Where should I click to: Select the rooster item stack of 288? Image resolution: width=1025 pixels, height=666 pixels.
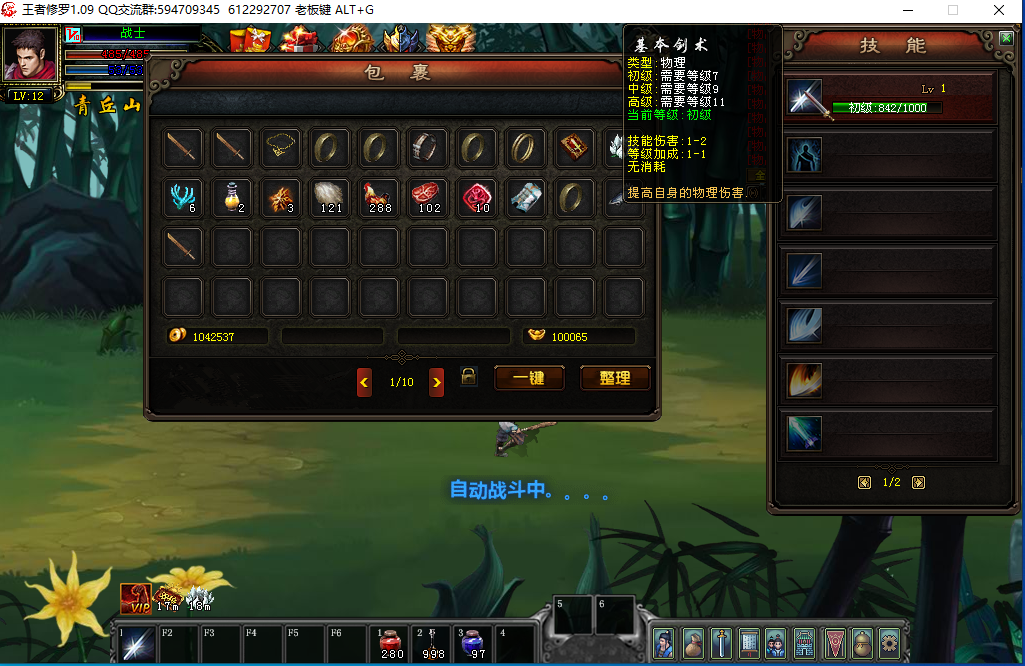tap(380, 197)
